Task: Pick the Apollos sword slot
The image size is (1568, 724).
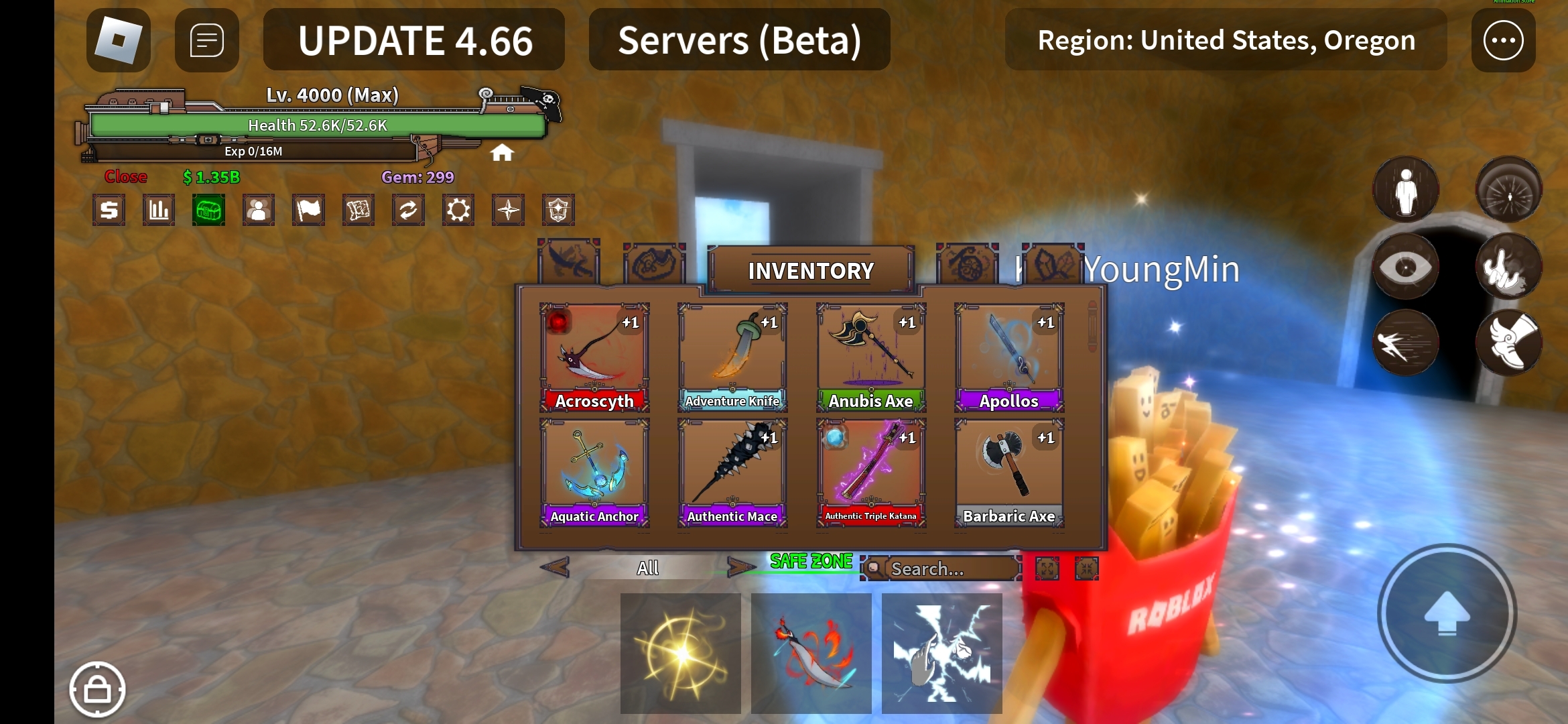Action: (1009, 357)
